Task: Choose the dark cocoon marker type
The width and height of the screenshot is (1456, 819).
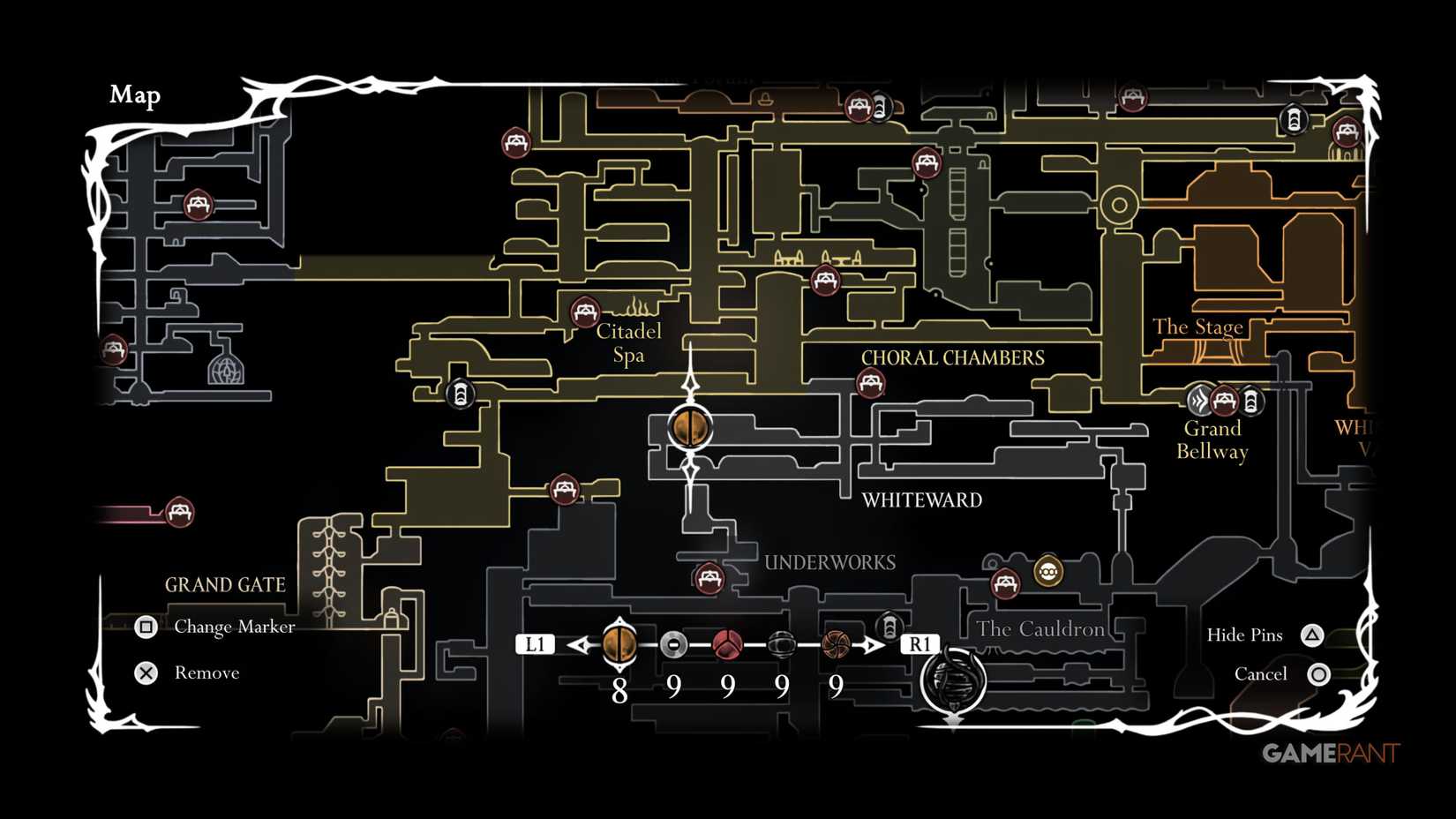Action: [781, 645]
